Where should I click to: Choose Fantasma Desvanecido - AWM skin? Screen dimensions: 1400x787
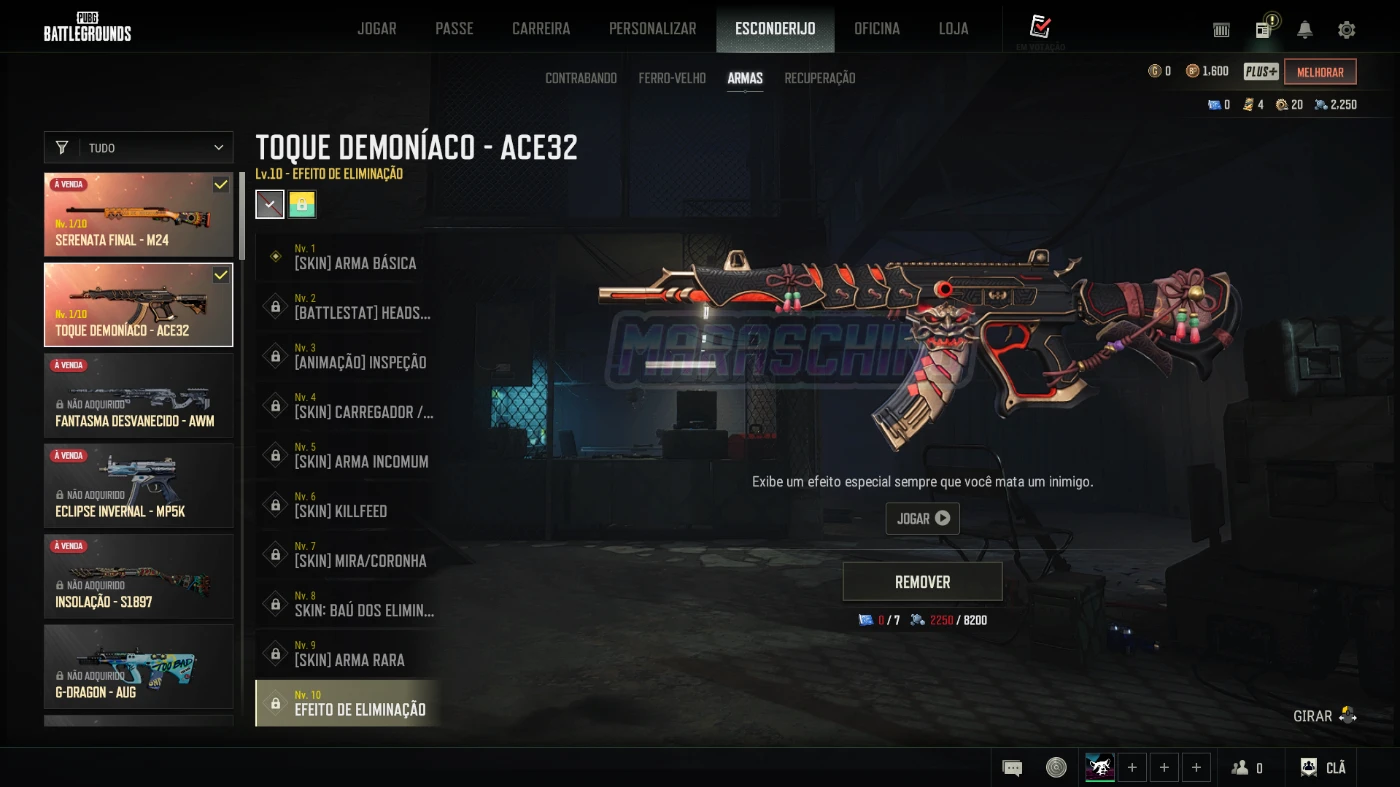(x=139, y=395)
